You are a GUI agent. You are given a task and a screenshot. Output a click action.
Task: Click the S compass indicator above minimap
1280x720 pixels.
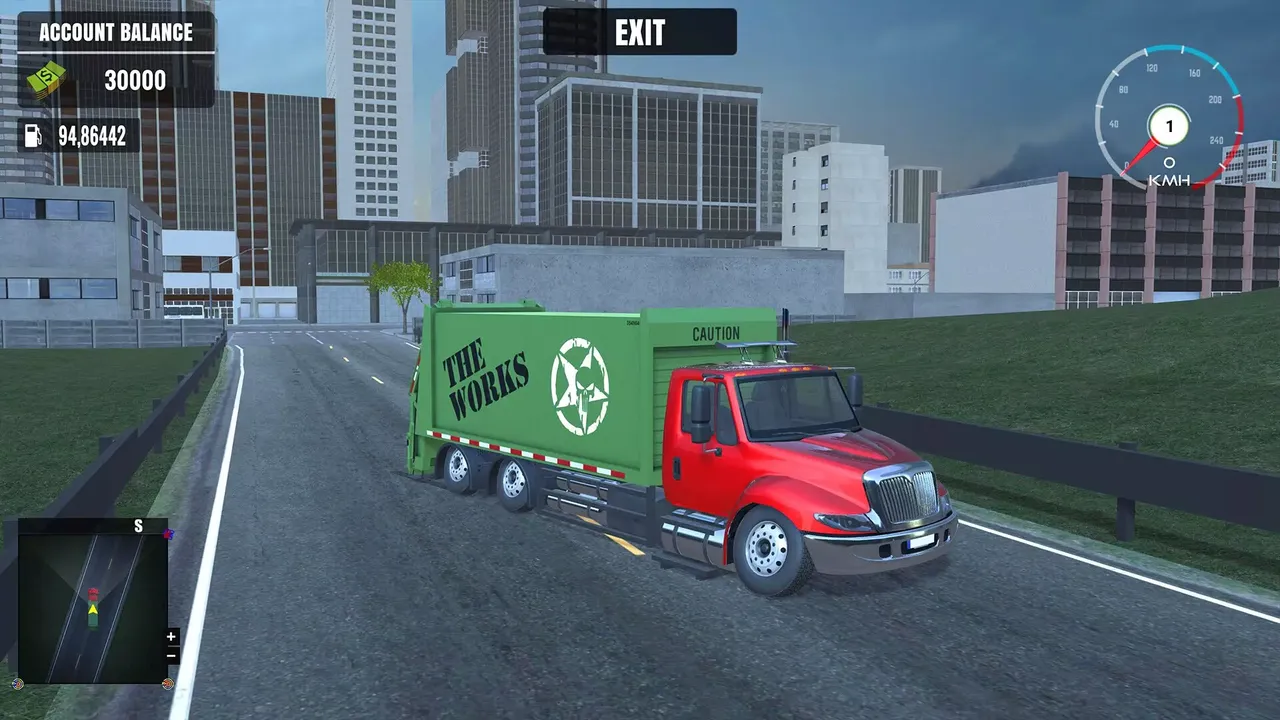click(139, 525)
